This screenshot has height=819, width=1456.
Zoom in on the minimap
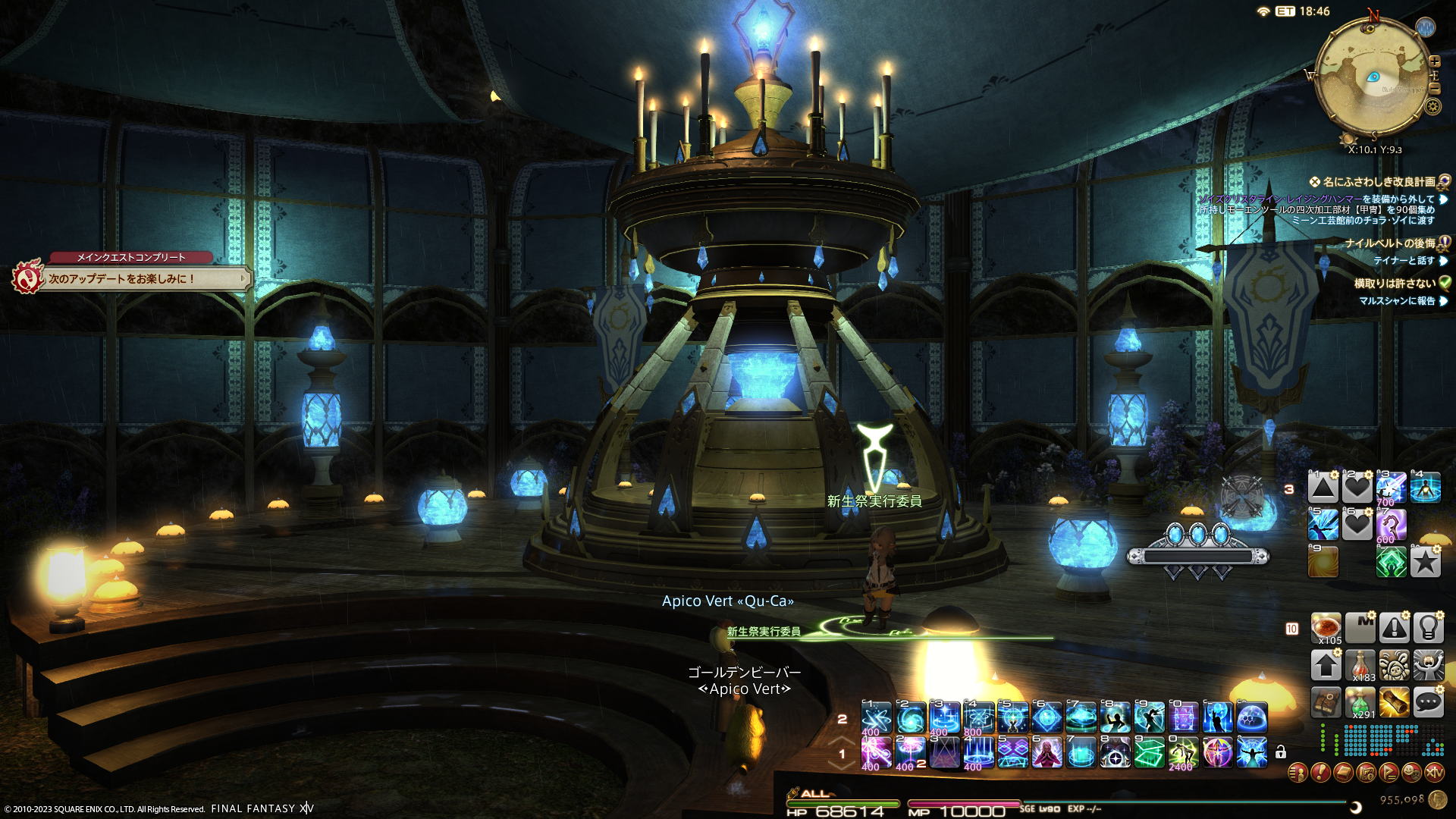(x=1435, y=61)
